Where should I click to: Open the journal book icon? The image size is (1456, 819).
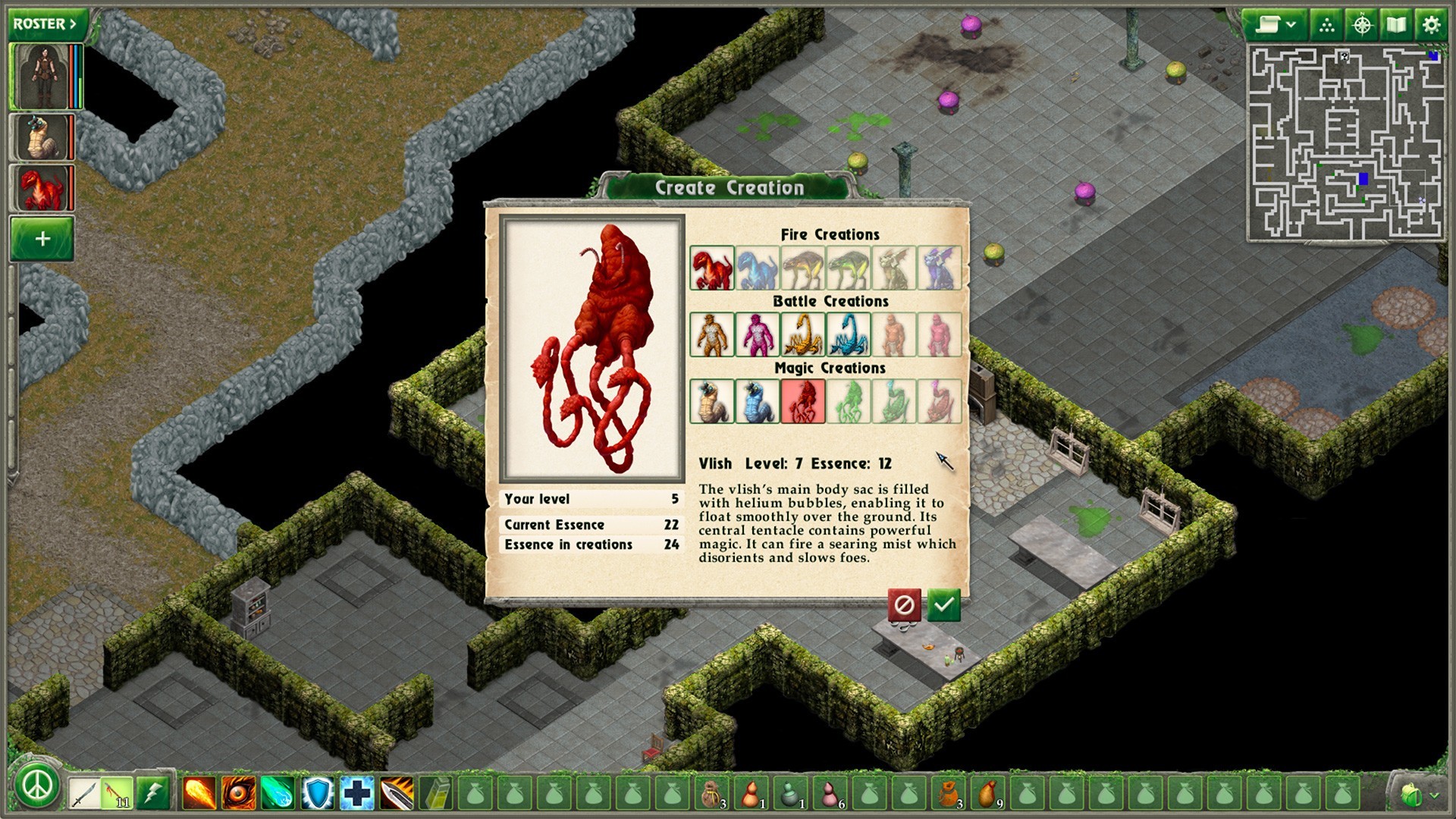1396,25
